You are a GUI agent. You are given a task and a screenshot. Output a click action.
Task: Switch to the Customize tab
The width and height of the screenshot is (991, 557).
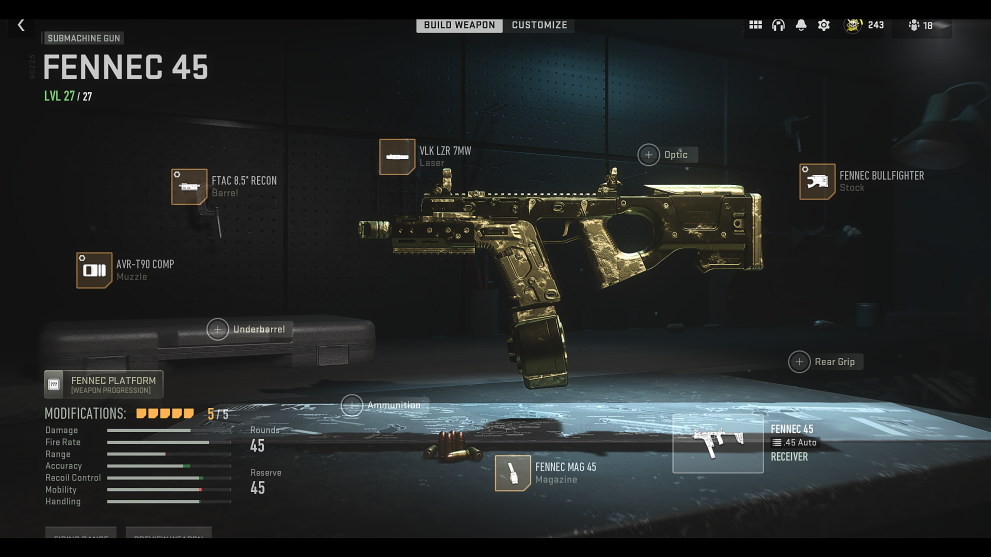pos(539,25)
